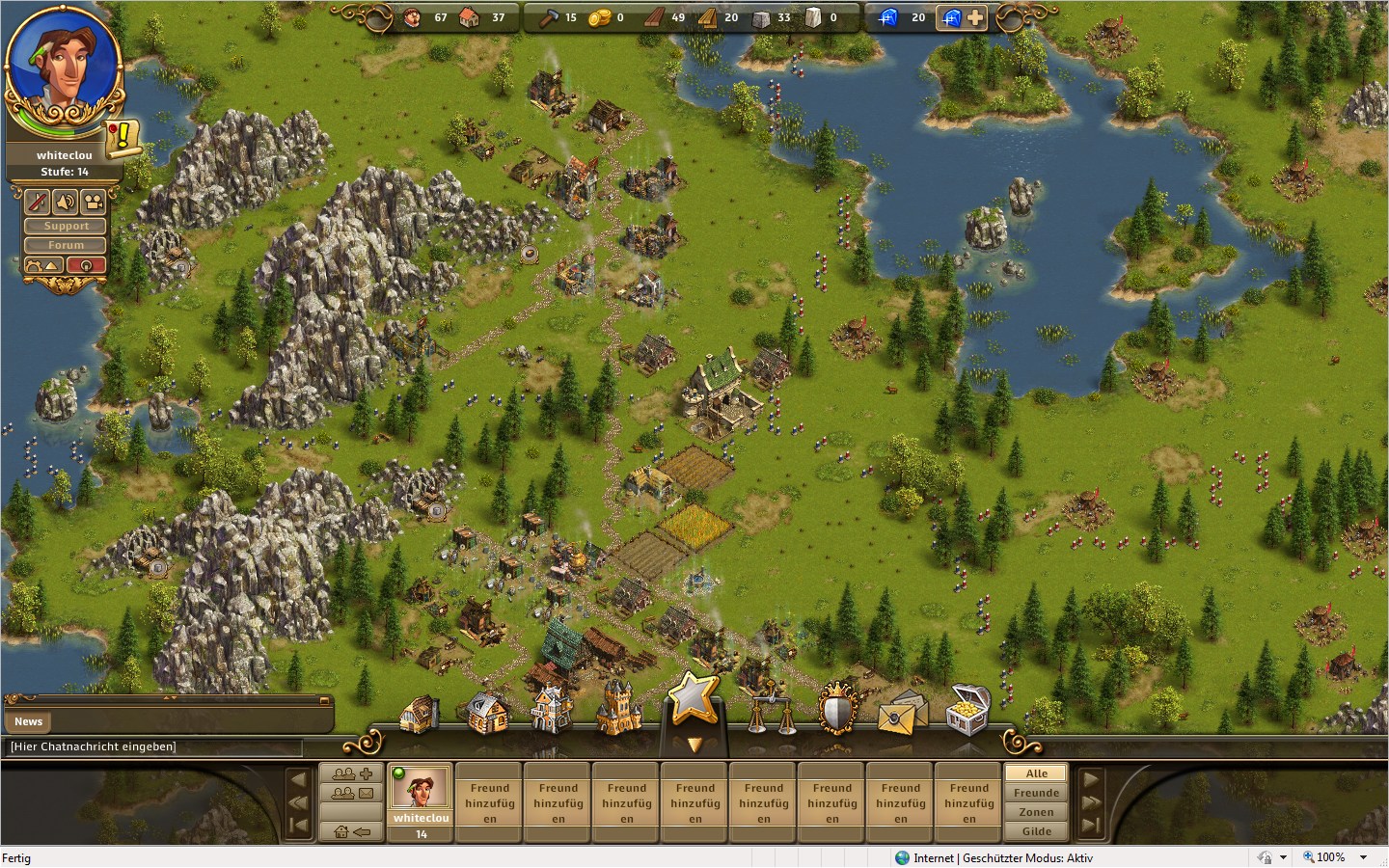The height and width of the screenshot is (868, 1389).
Task: Open the guild shield icon
Action: pyautogui.click(x=837, y=712)
